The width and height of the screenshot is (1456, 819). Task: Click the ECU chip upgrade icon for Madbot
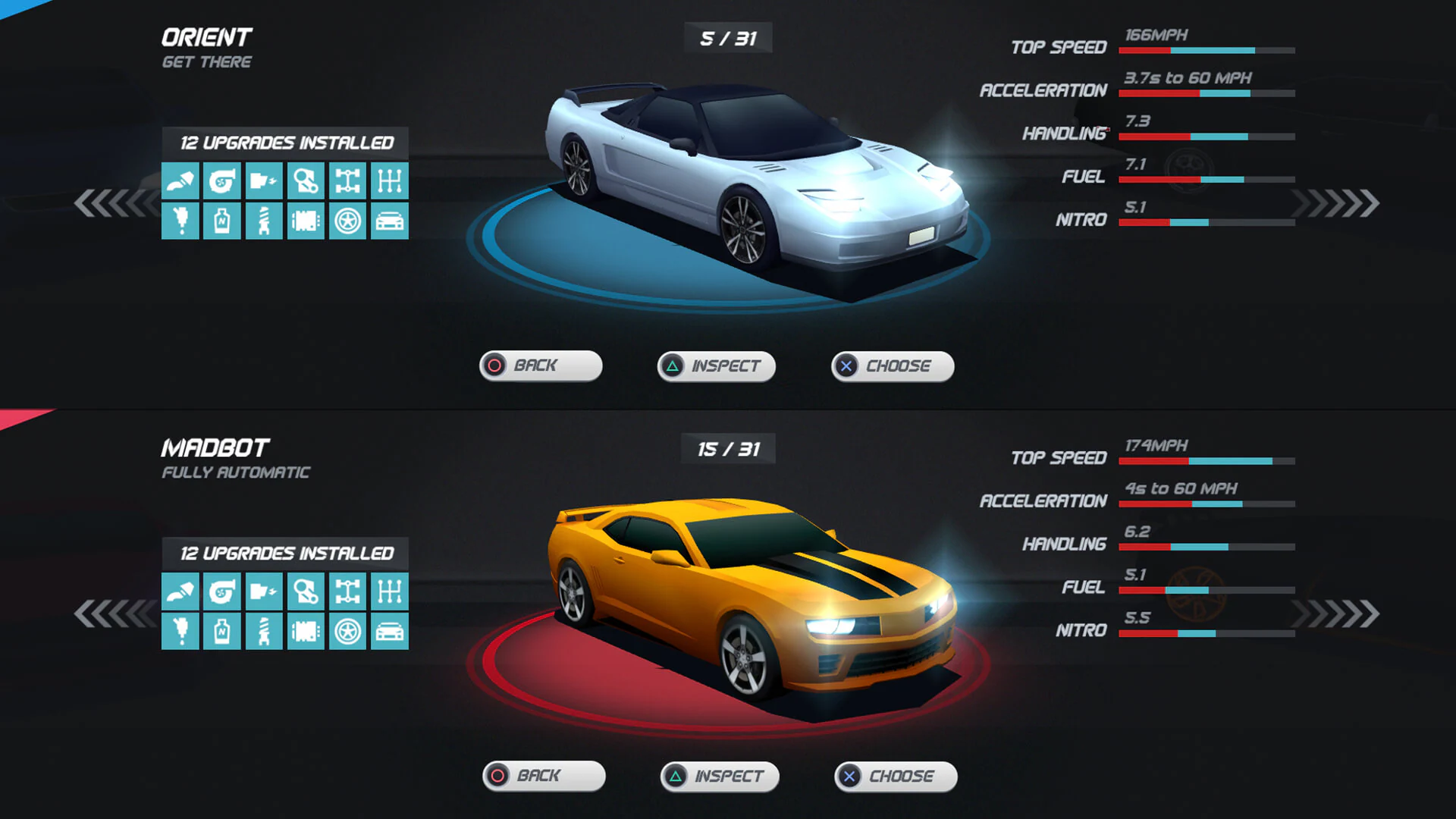(x=306, y=631)
